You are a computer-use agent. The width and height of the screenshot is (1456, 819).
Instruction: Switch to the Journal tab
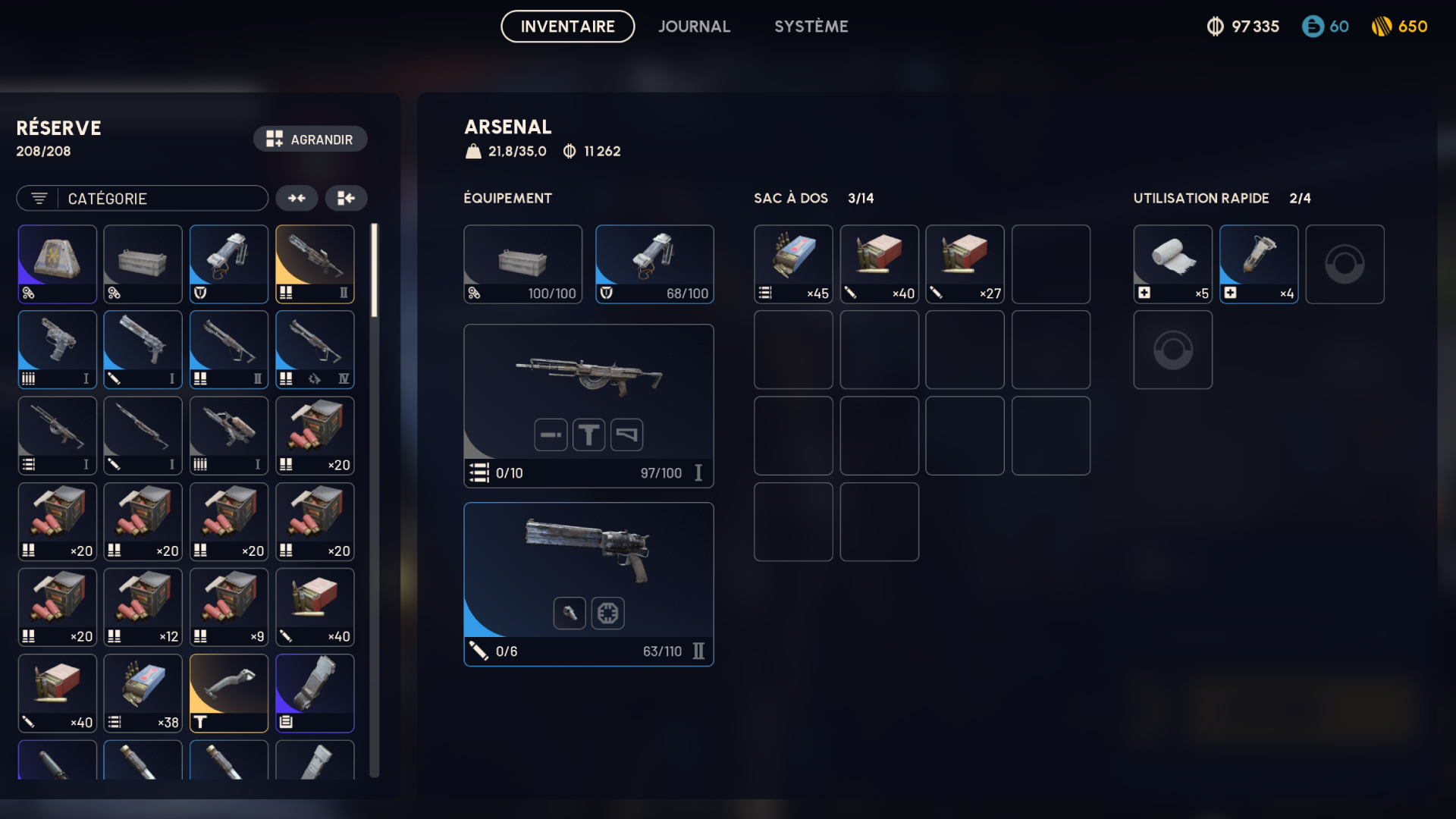click(x=694, y=27)
